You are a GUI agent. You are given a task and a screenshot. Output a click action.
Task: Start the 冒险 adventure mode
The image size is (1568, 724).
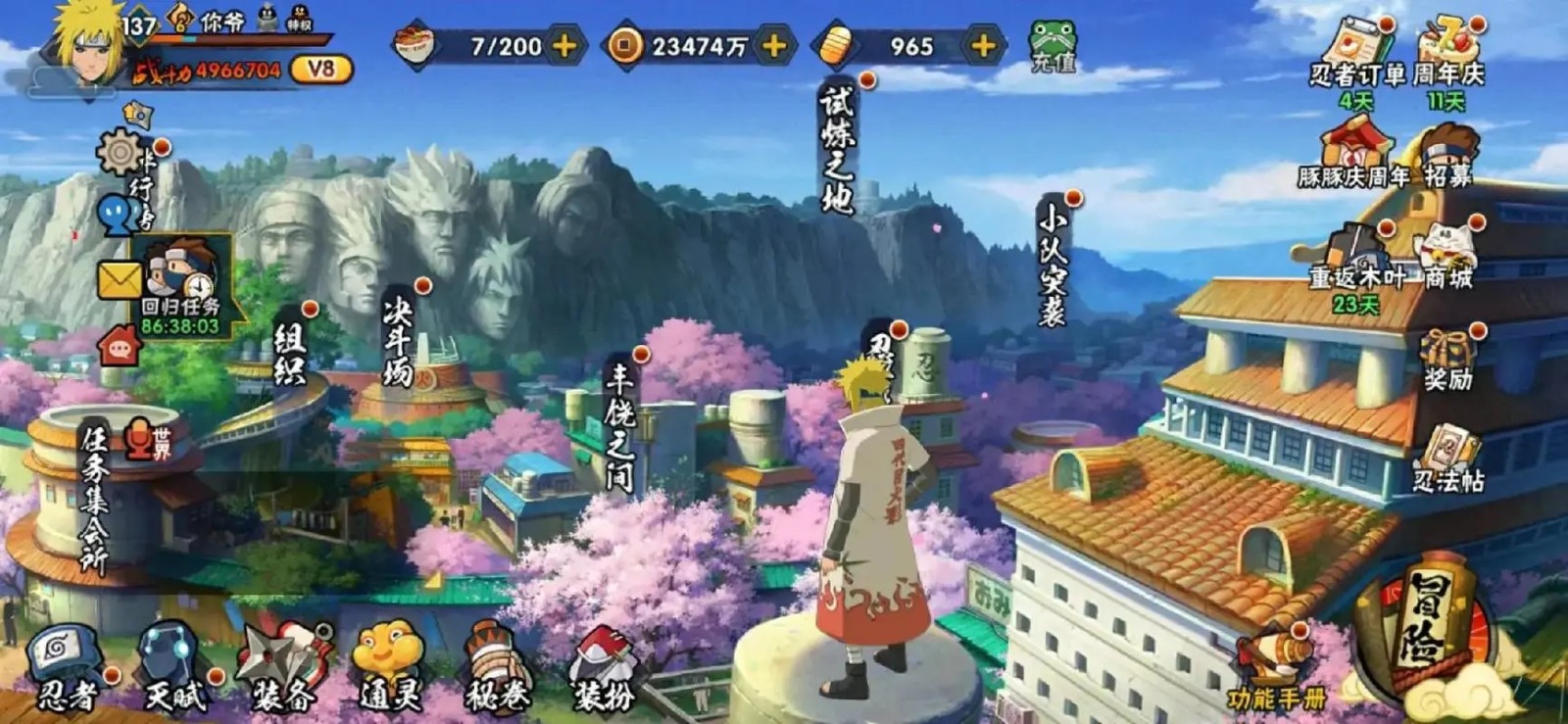pos(1427,629)
